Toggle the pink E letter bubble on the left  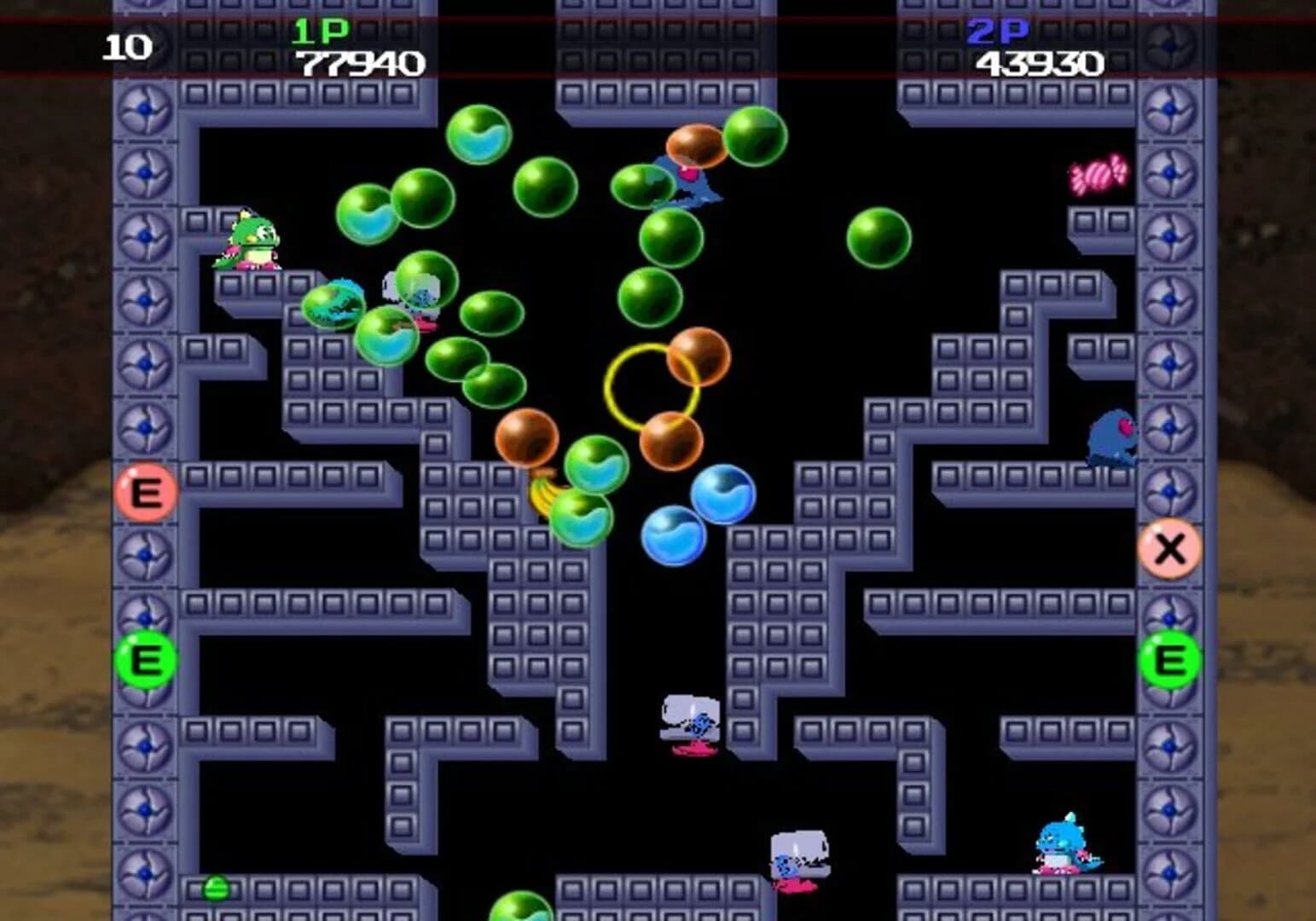(x=147, y=491)
